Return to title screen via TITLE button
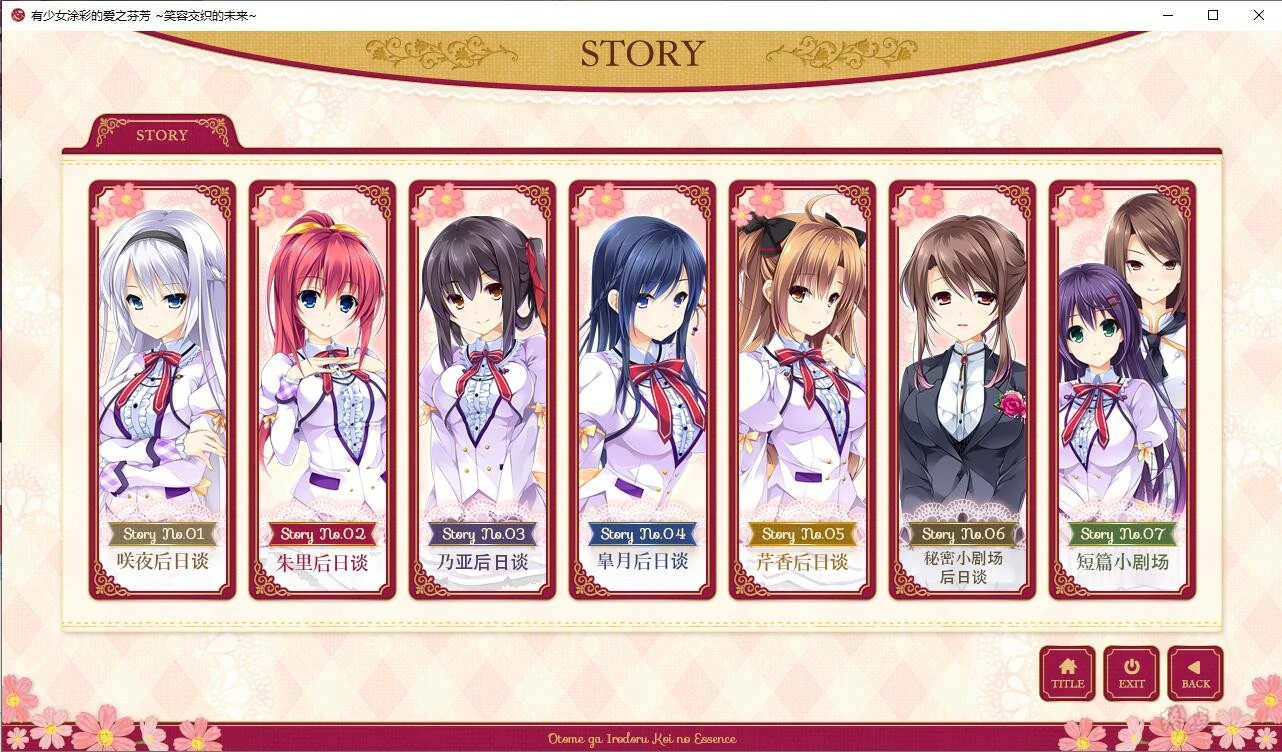The image size is (1282, 752). [1066, 673]
